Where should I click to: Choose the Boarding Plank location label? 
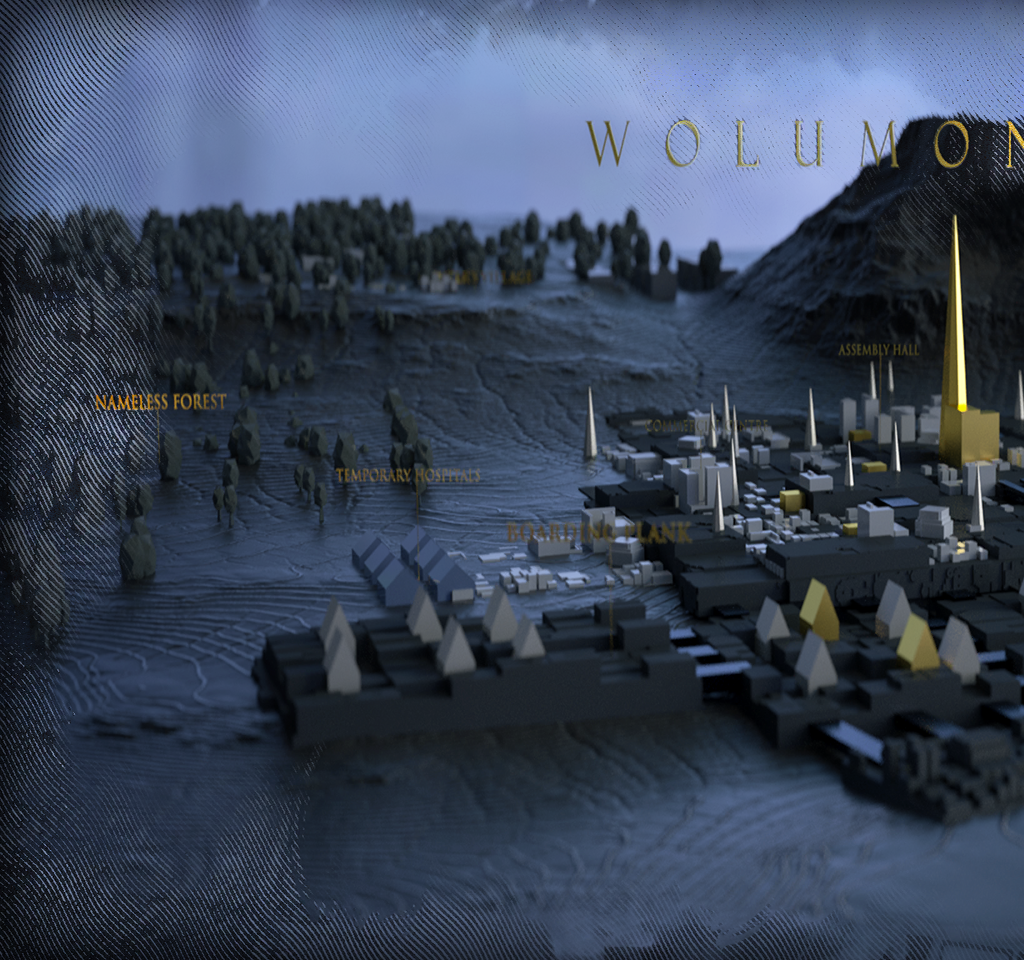coord(598,533)
